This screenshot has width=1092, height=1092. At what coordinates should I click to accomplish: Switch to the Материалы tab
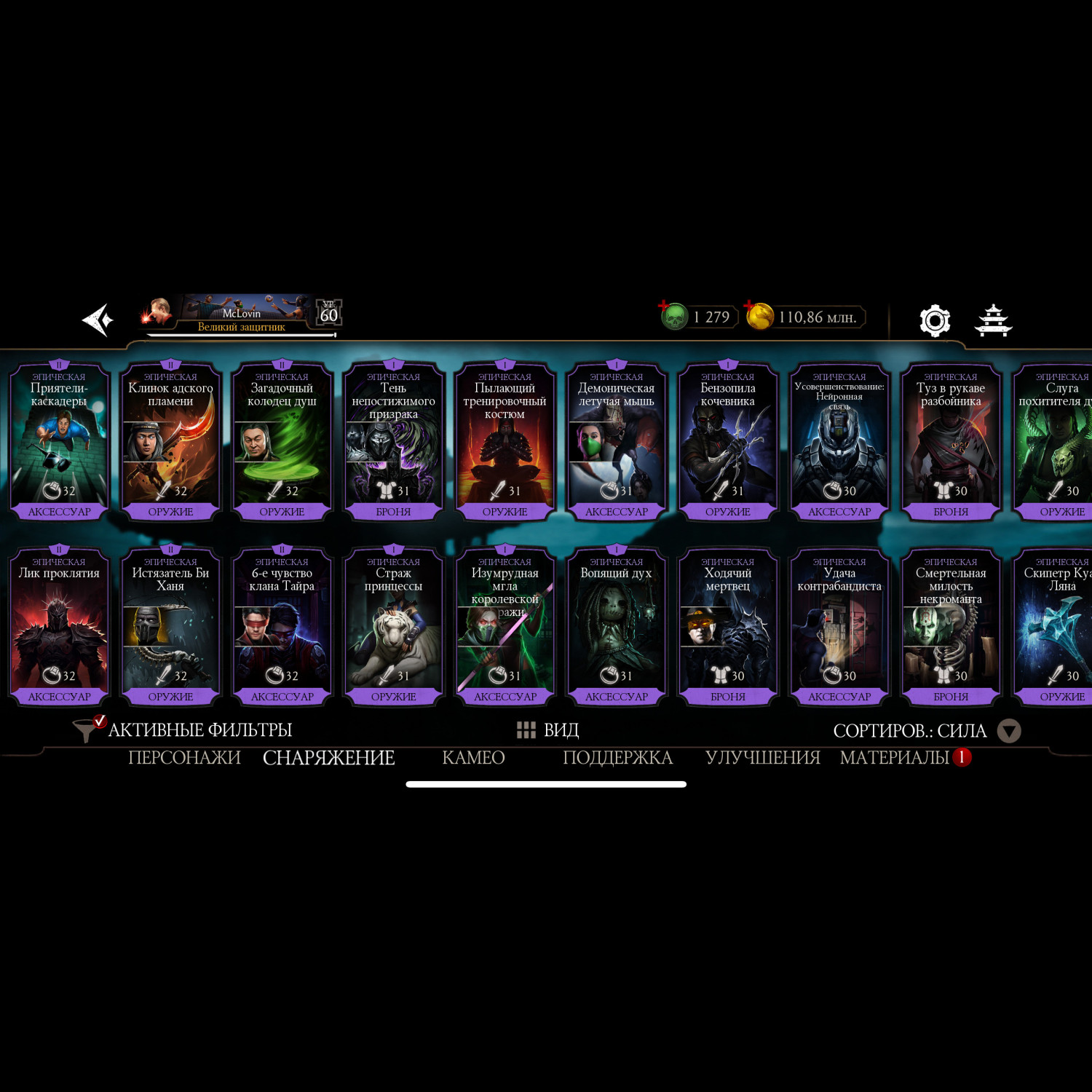[894, 758]
